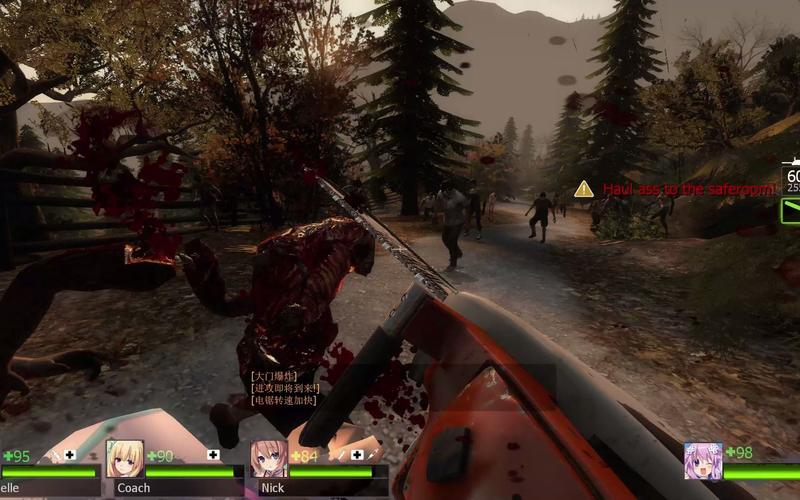Click the yellow warning triangle objective icon
800x500 pixels.
(584, 188)
